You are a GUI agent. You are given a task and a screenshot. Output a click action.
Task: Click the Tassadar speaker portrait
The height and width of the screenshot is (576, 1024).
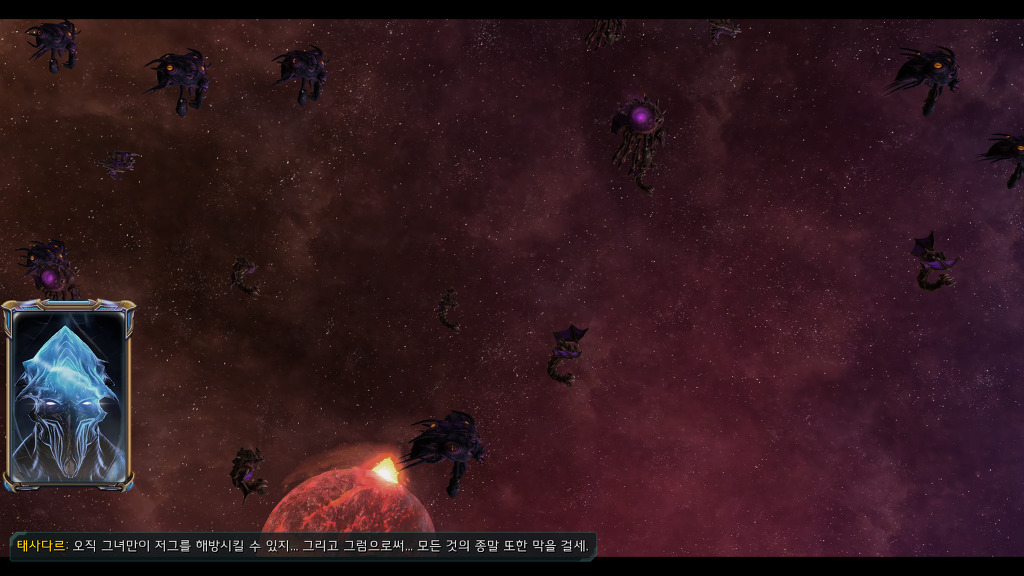click(68, 397)
